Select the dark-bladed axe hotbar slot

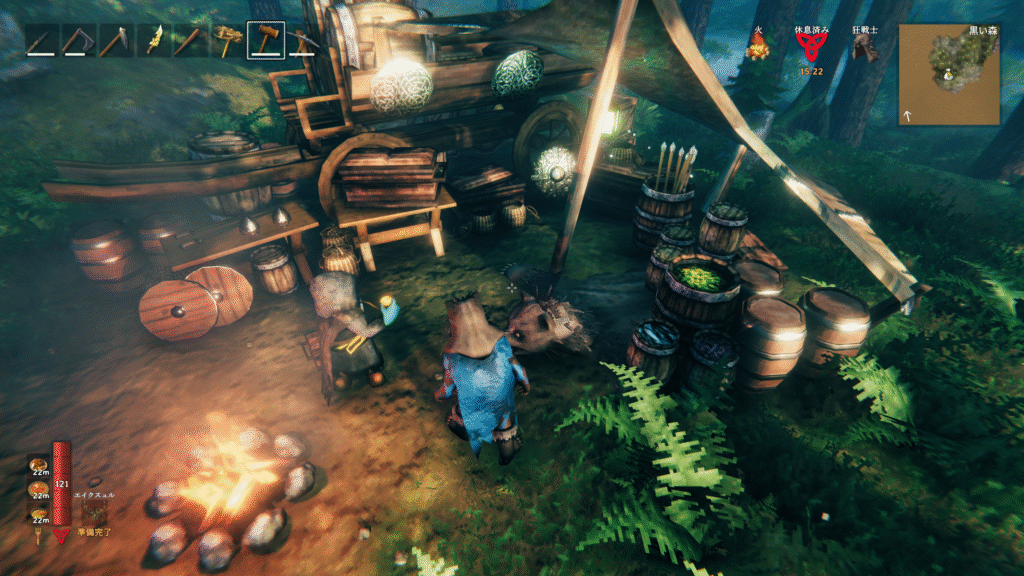(78, 40)
